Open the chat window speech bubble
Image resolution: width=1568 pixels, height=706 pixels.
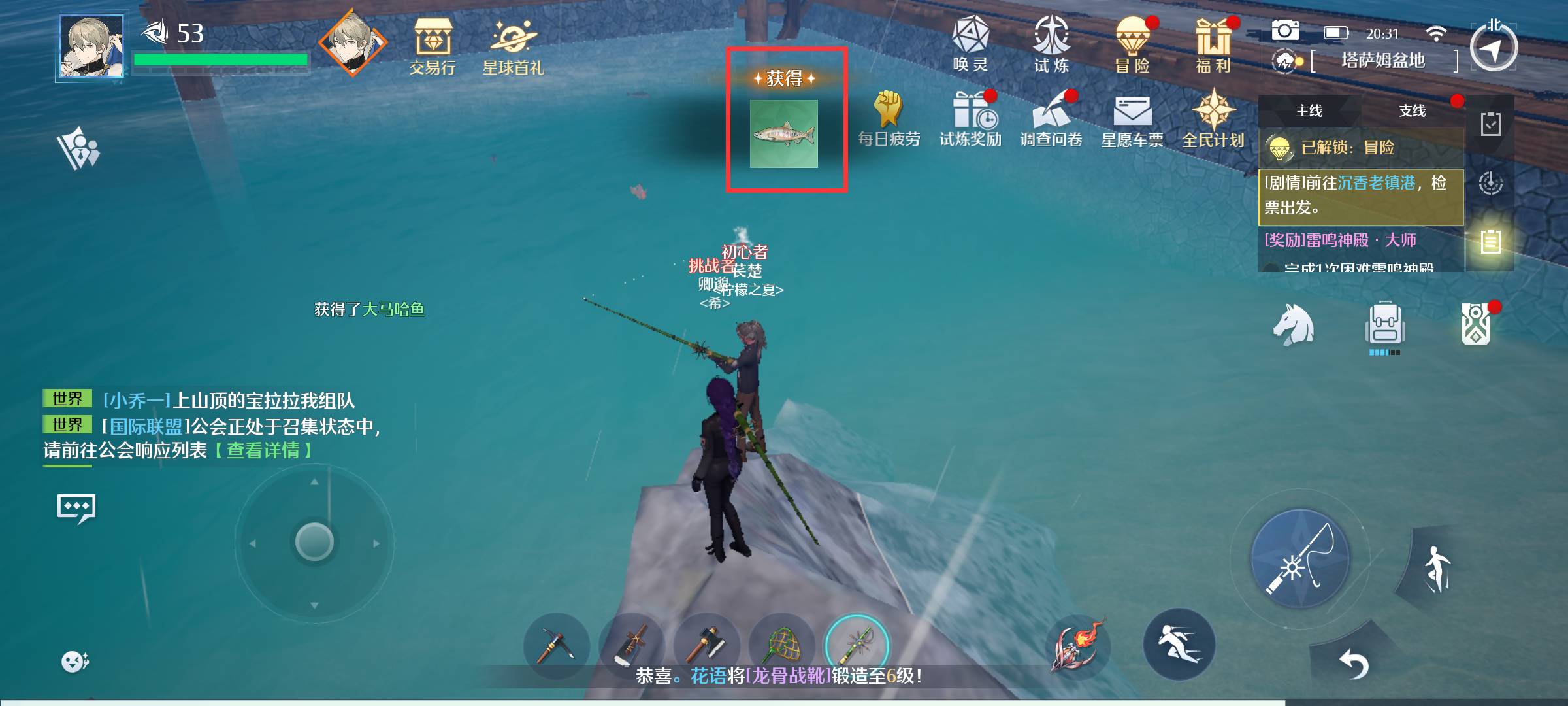coord(76,508)
